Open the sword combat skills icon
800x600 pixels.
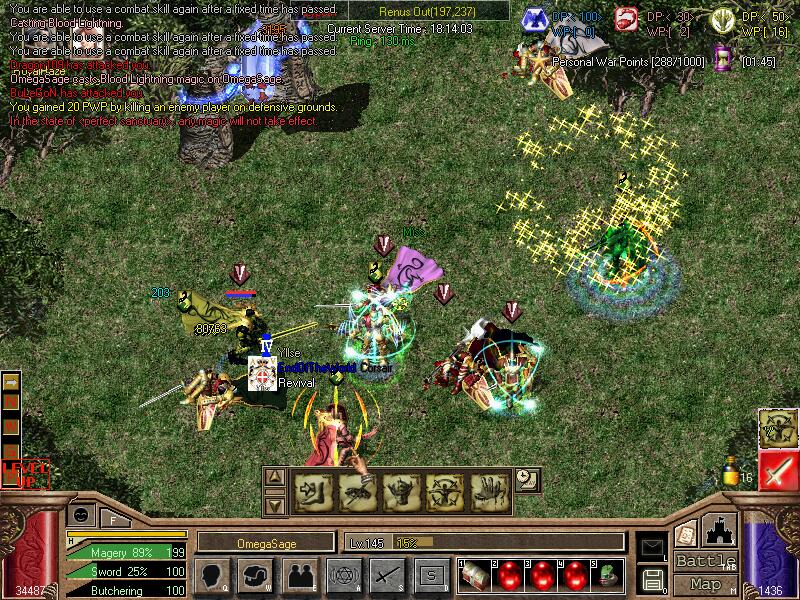387,575
